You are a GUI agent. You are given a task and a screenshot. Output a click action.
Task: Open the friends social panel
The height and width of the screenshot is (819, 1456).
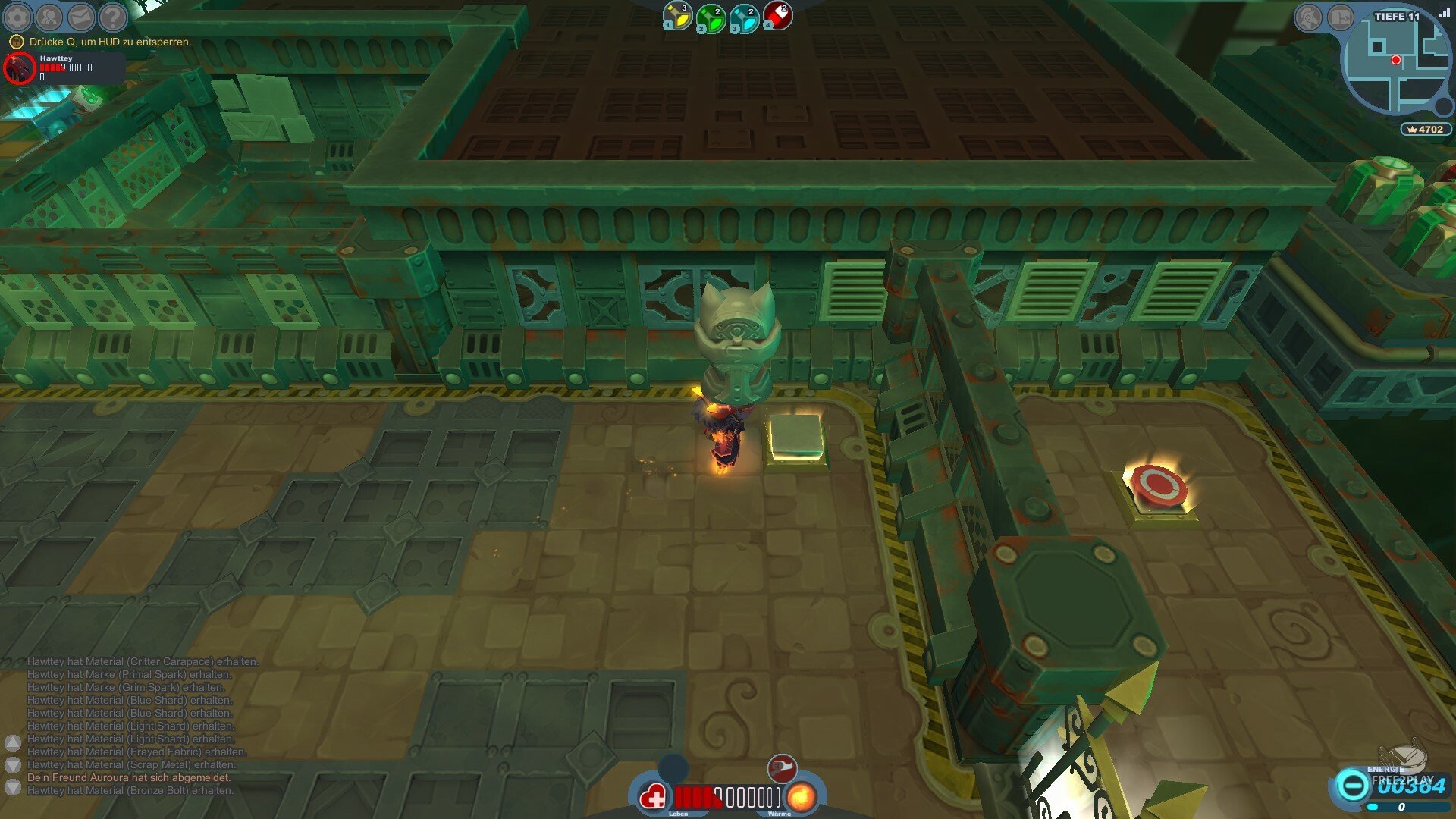pos(49,17)
